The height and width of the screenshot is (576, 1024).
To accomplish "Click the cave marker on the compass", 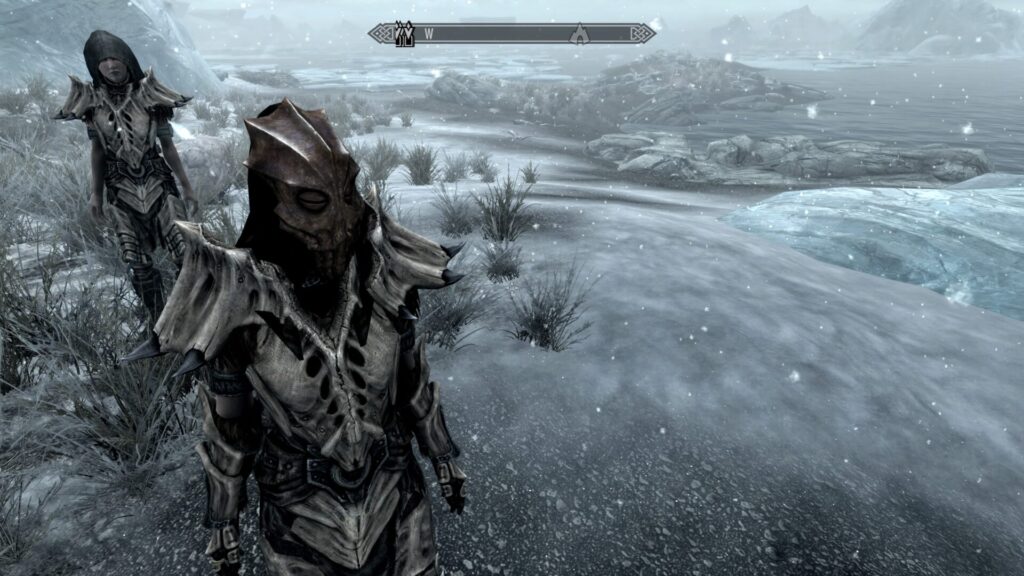I will [x=579, y=34].
